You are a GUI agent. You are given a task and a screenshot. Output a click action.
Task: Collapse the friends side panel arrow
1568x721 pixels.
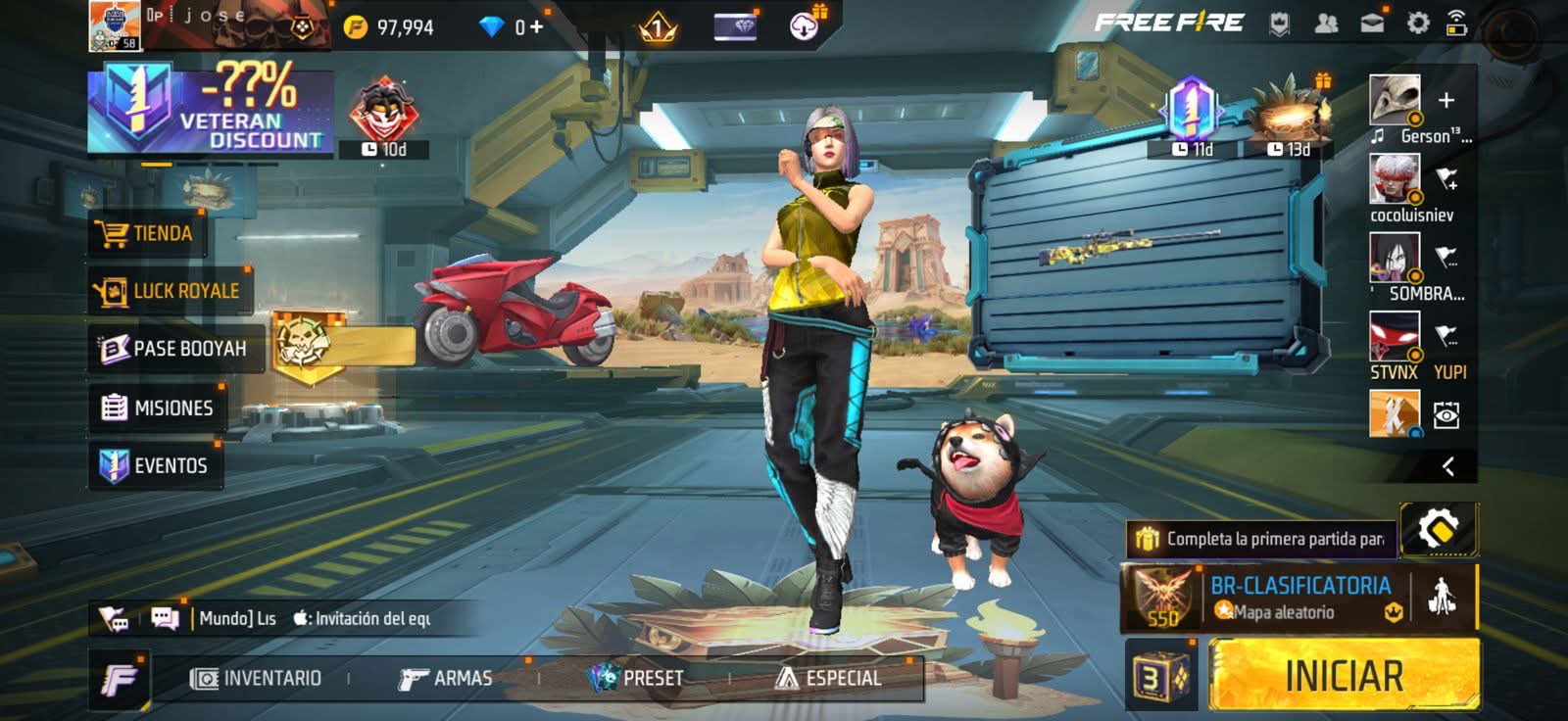pos(1447,466)
